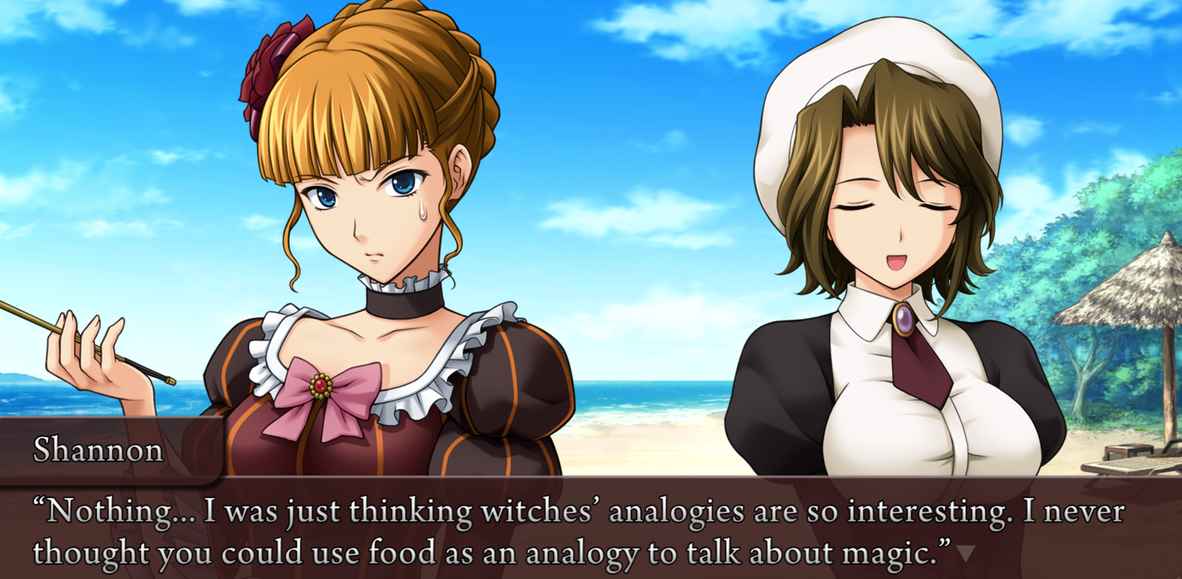Click the advance-text arrow after the dialogue
The width and height of the screenshot is (1182, 579).
965,552
